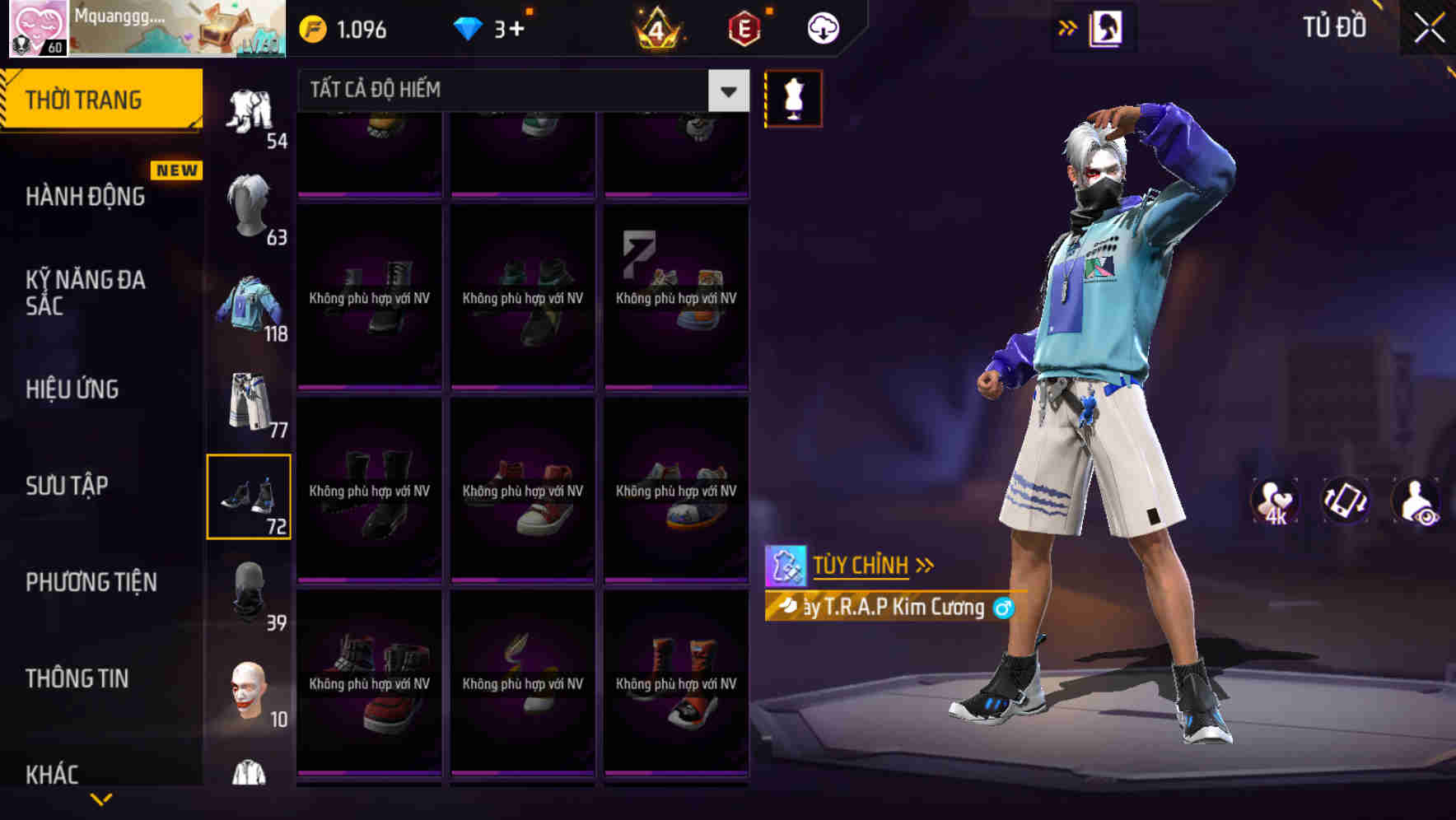Image resolution: width=1456 pixels, height=820 pixels.
Task: Toggle the mask category with 39 items
Action: click(250, 591)
